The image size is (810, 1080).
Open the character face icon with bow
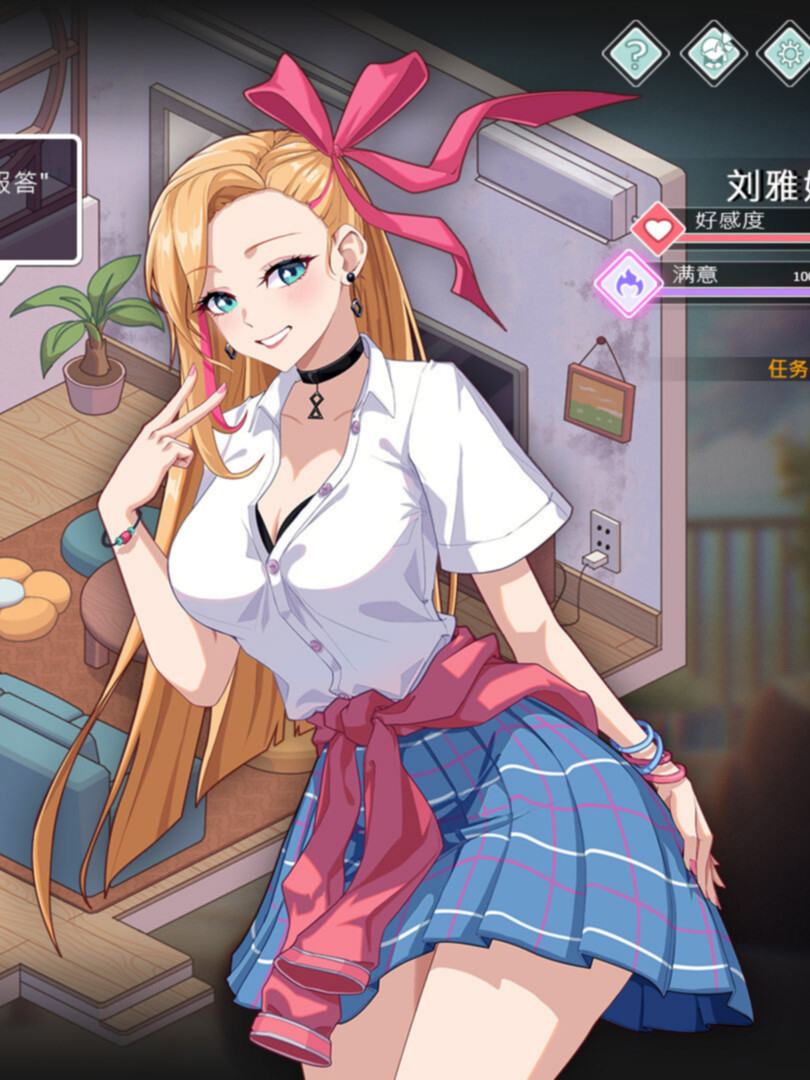click(x=713, y=51)
